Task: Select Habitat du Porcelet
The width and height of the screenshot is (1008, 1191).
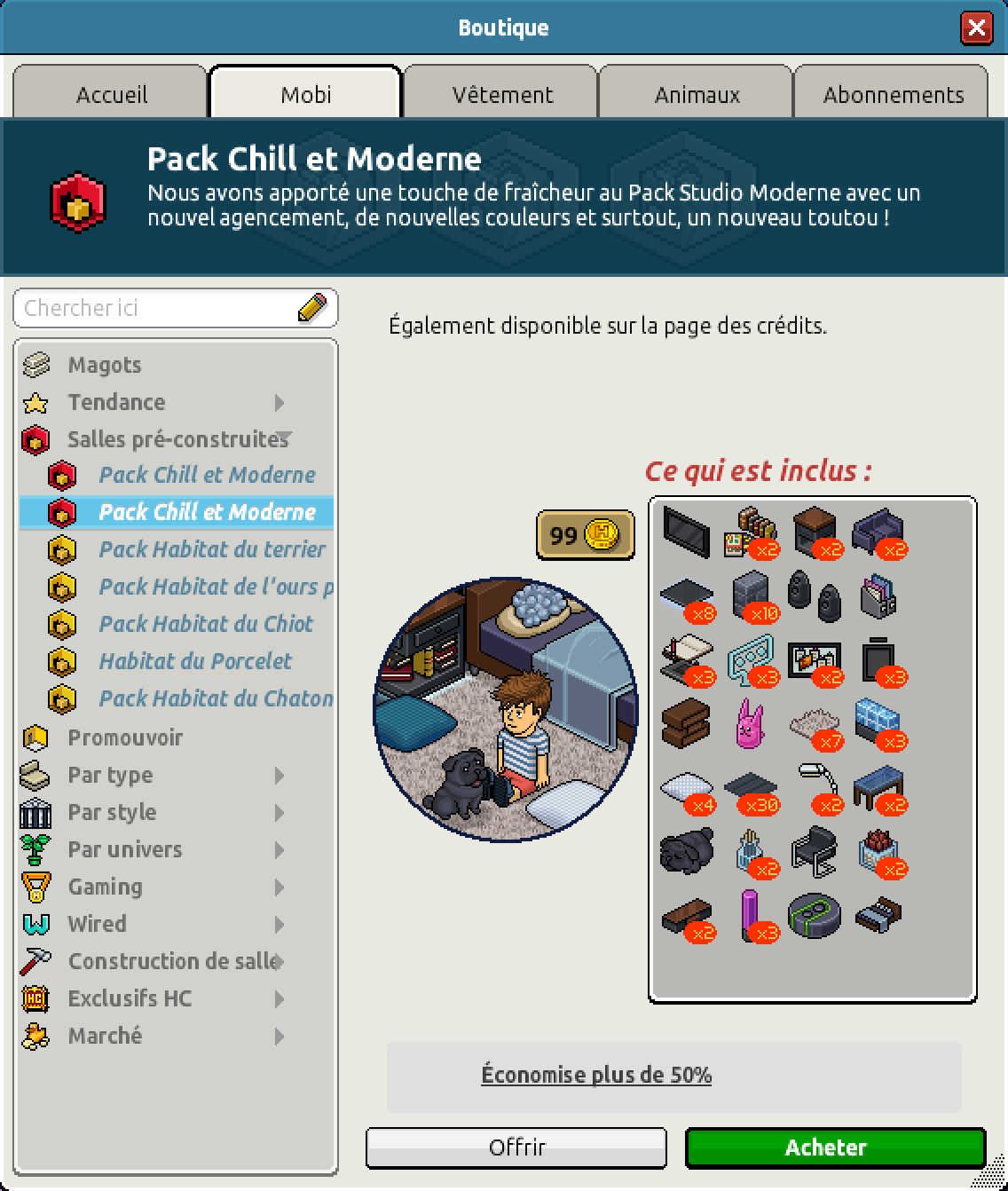Action: click(x=195, y=661)
